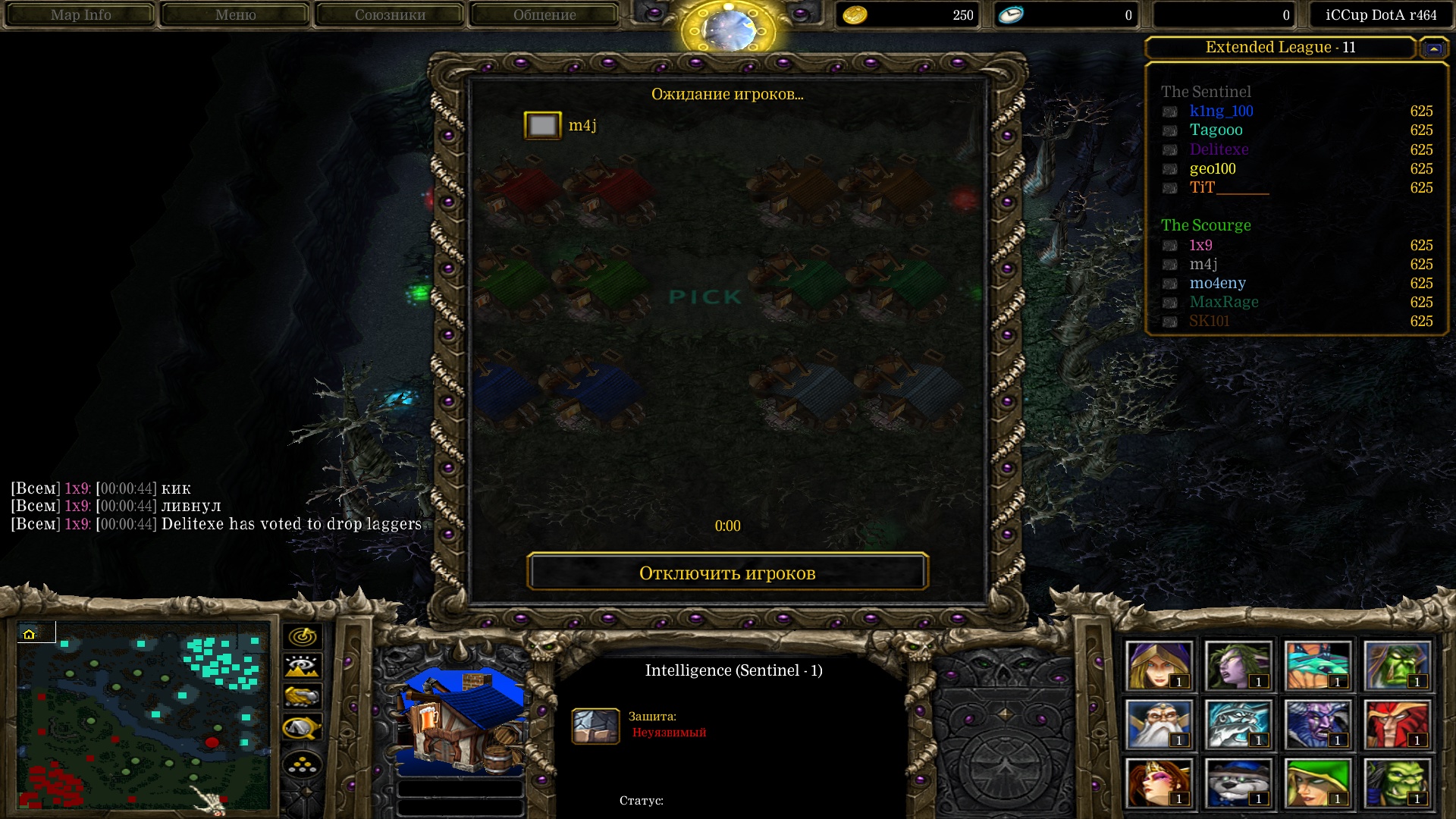Toggle minimap ally color mode button
The width and height of the screenshot is (1456, 819).
pyautogui.click(x=303, y=696)
